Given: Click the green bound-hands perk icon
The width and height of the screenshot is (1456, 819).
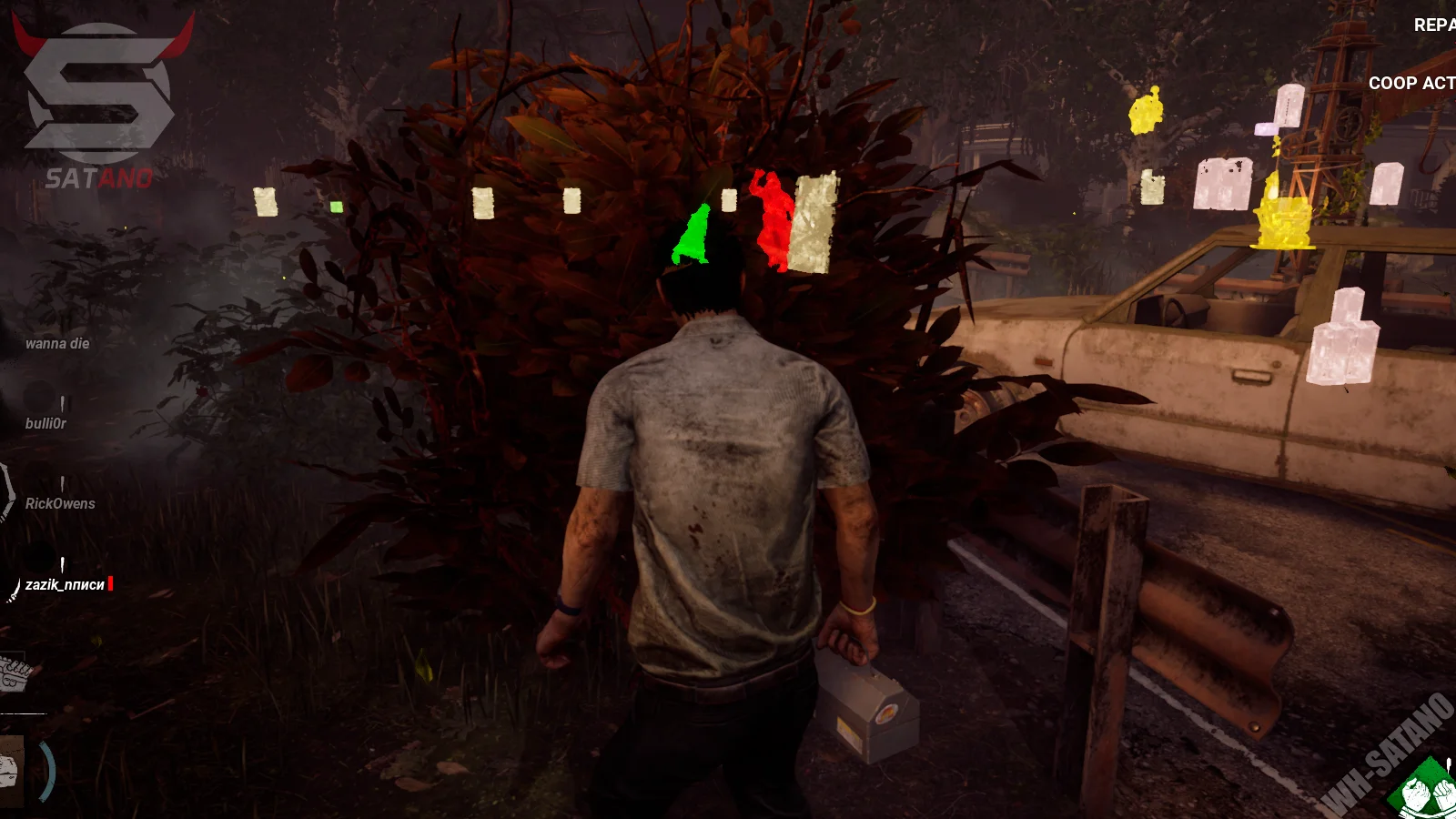Looking at the screenshot, I should click(1426, 792).
